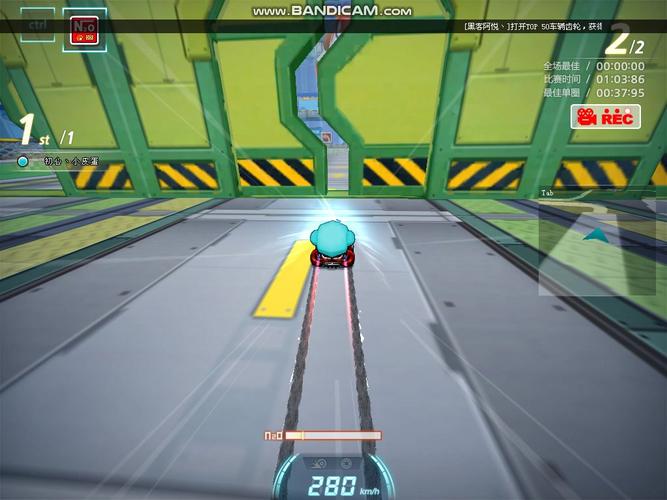667x500 pixels.
Task: Click the scrolling announcement banner text
Action: point(531,27)
